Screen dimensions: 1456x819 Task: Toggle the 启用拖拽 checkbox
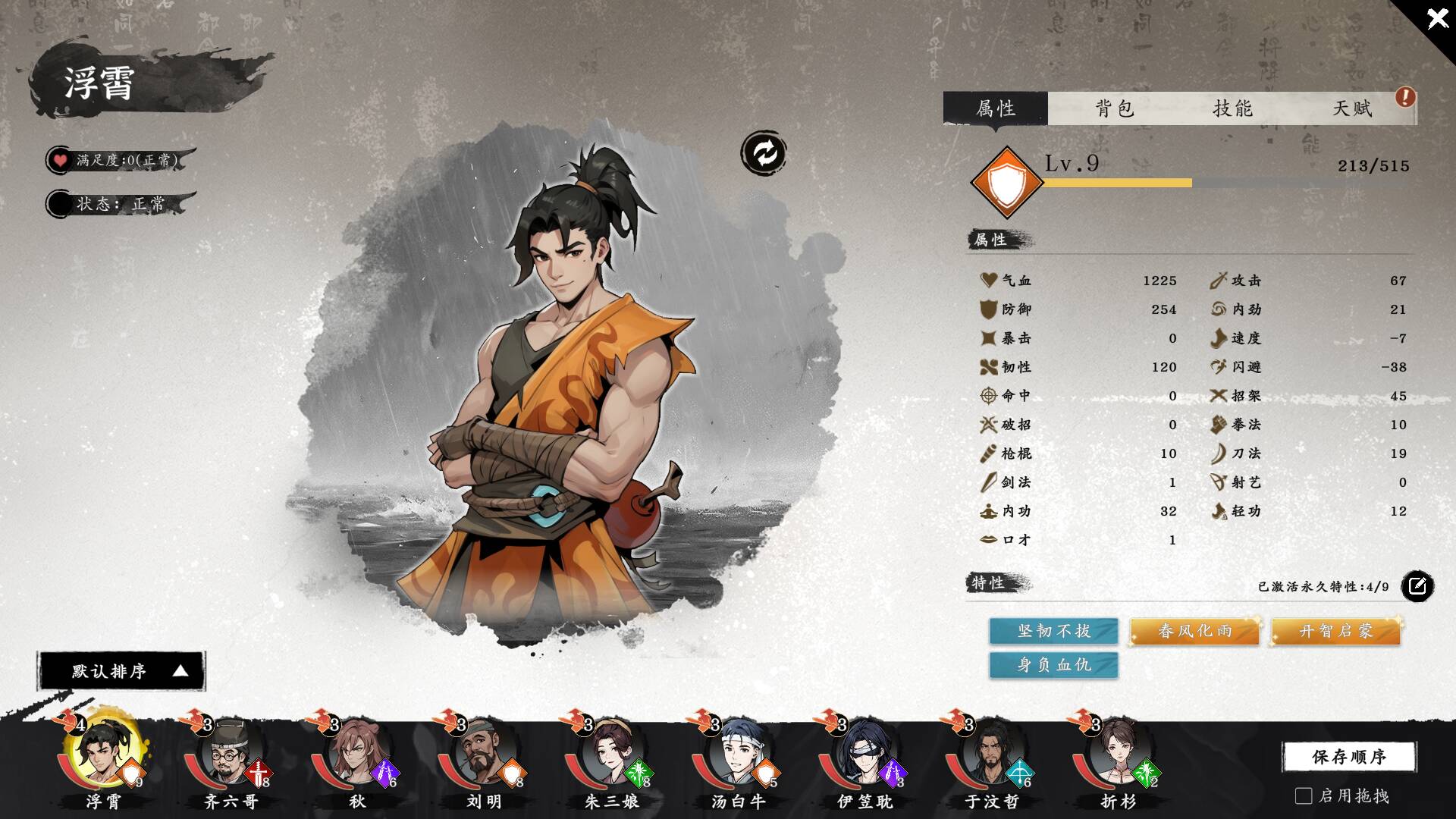point(1304,795)
